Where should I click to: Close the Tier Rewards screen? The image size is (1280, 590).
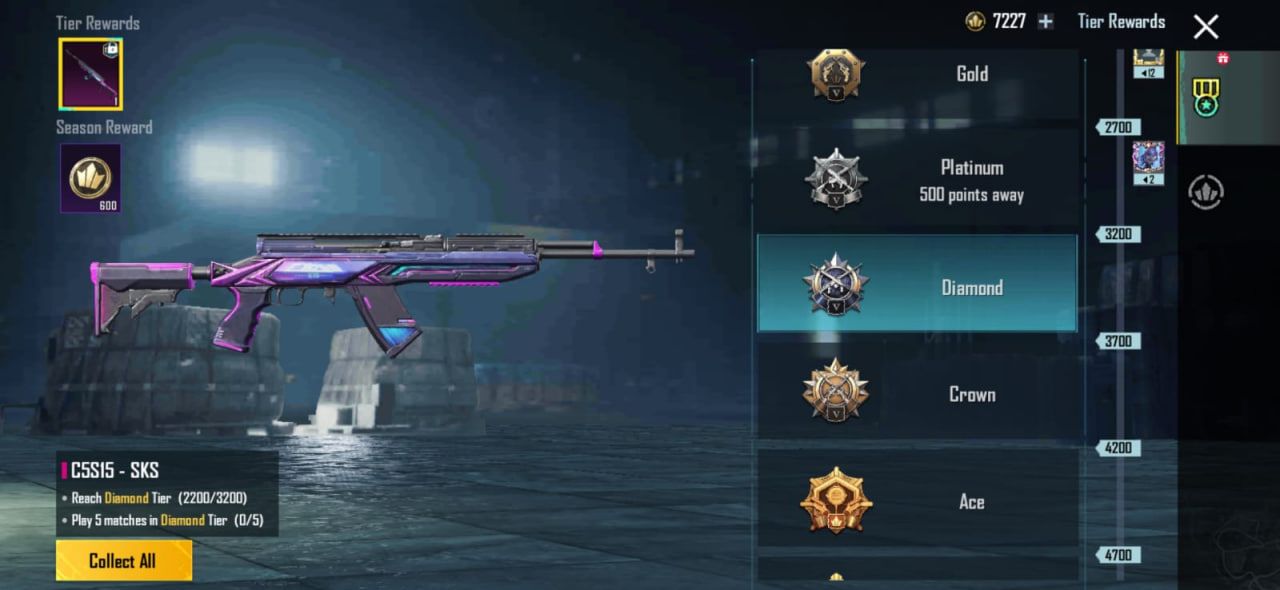point(1206,26)
